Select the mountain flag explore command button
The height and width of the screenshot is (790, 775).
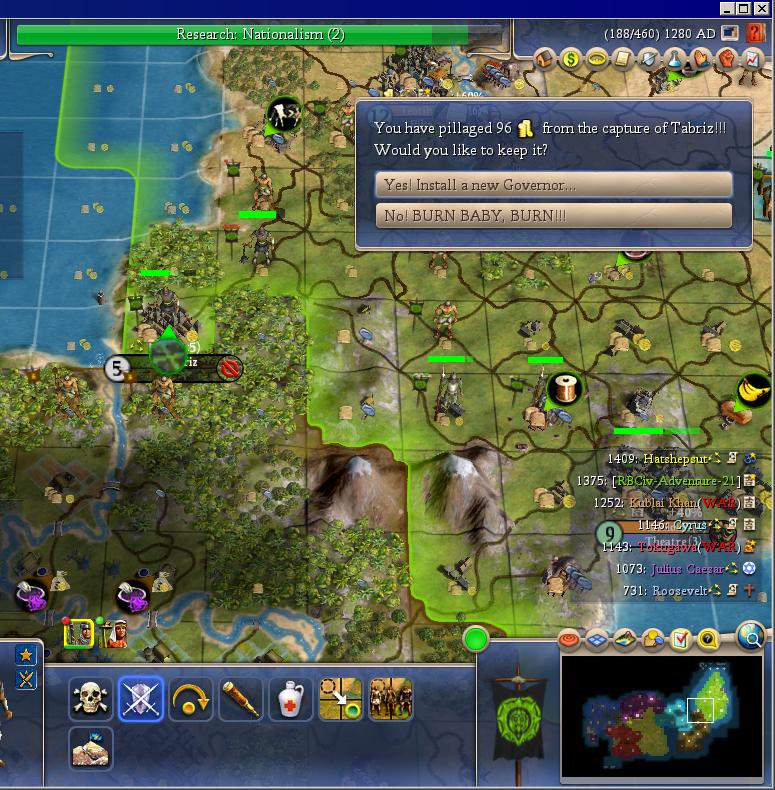coord(91,748)
